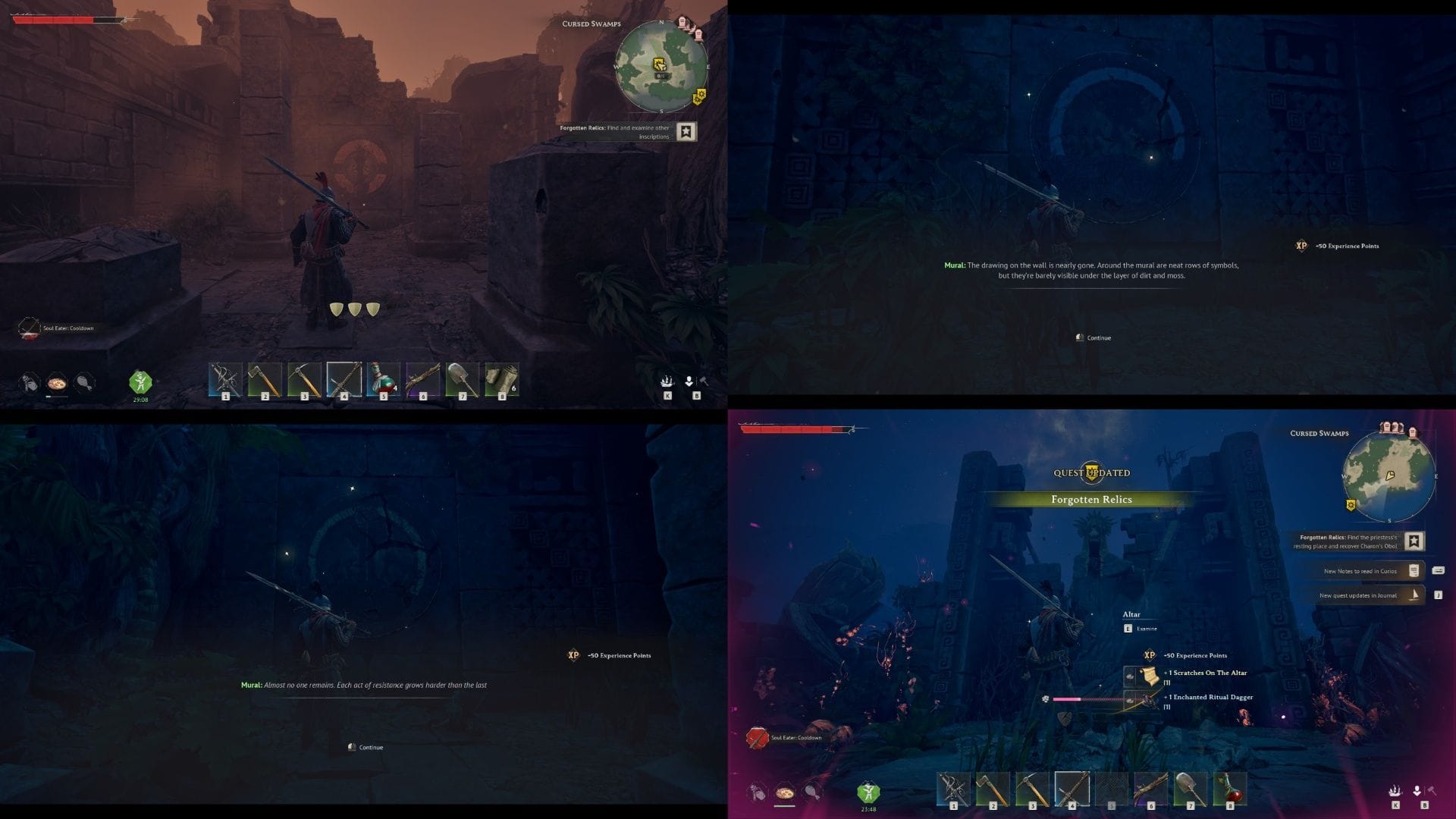Toggle tracking of the Forgotten Relics quest star
Image resolution: width=1456 pixels, height=819 pixels.
(686, 132)
